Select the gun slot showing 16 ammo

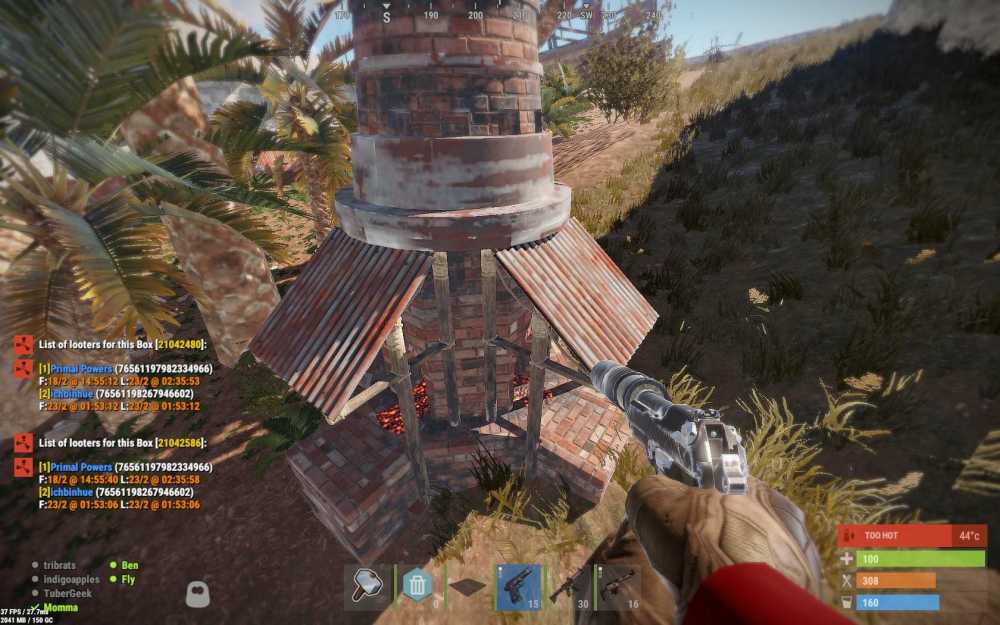[617, 587]
